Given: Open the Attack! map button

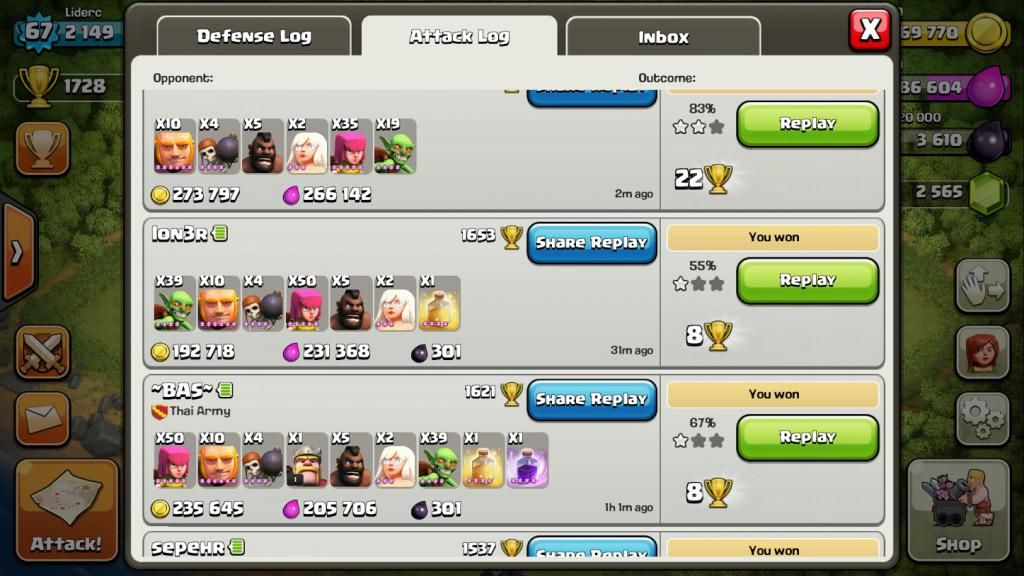Looking at the screenshot, I should pos(66,510).
